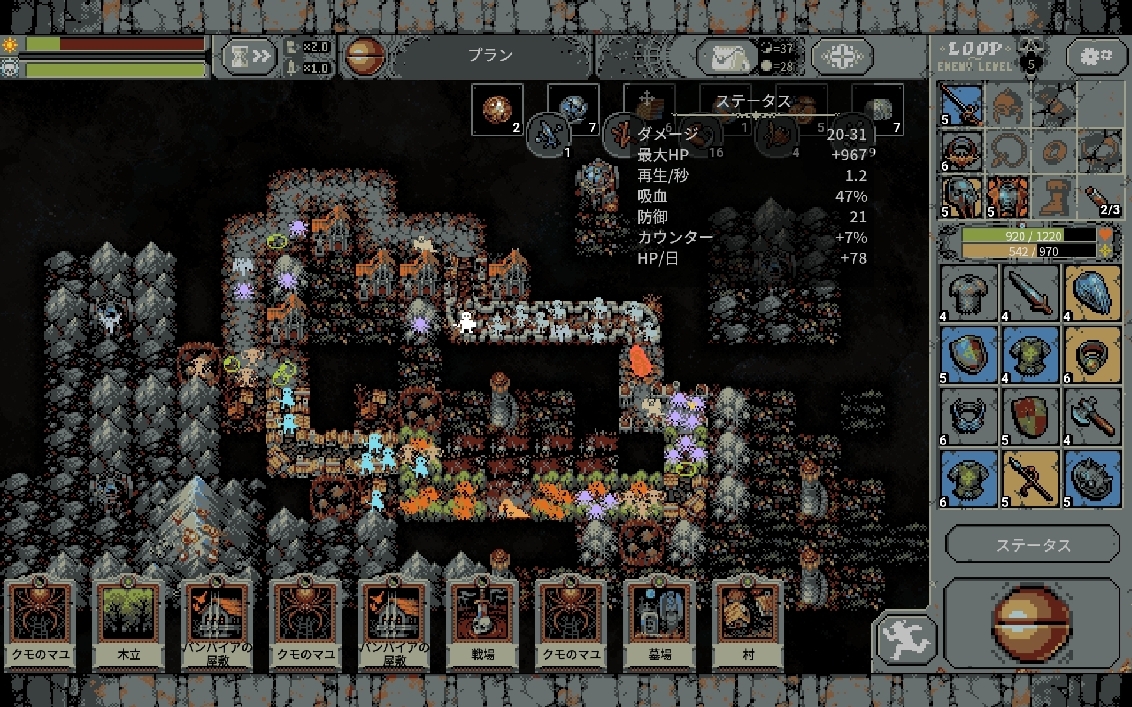Pick the level 6 ring with yellow background
Image resolution: width=1132 pixels, height=707 pixels.
click(x=1091, y=353)
